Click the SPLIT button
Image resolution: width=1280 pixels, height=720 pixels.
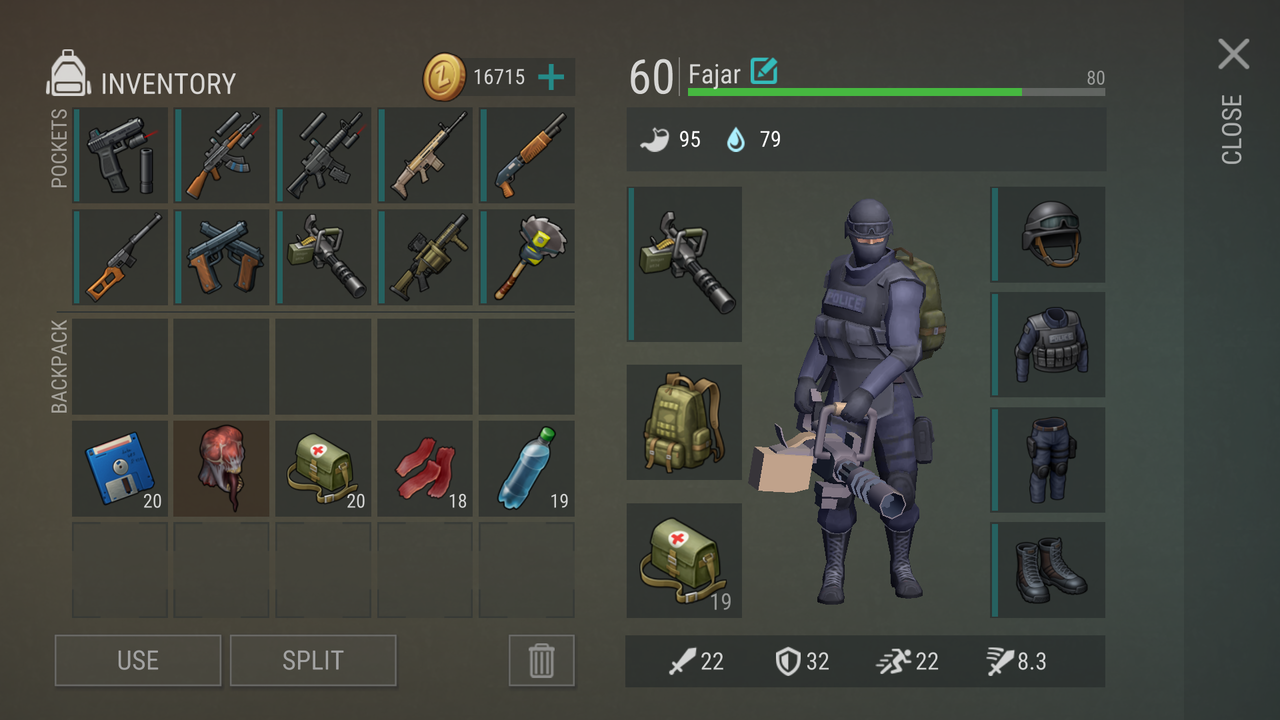coord(313,660)
